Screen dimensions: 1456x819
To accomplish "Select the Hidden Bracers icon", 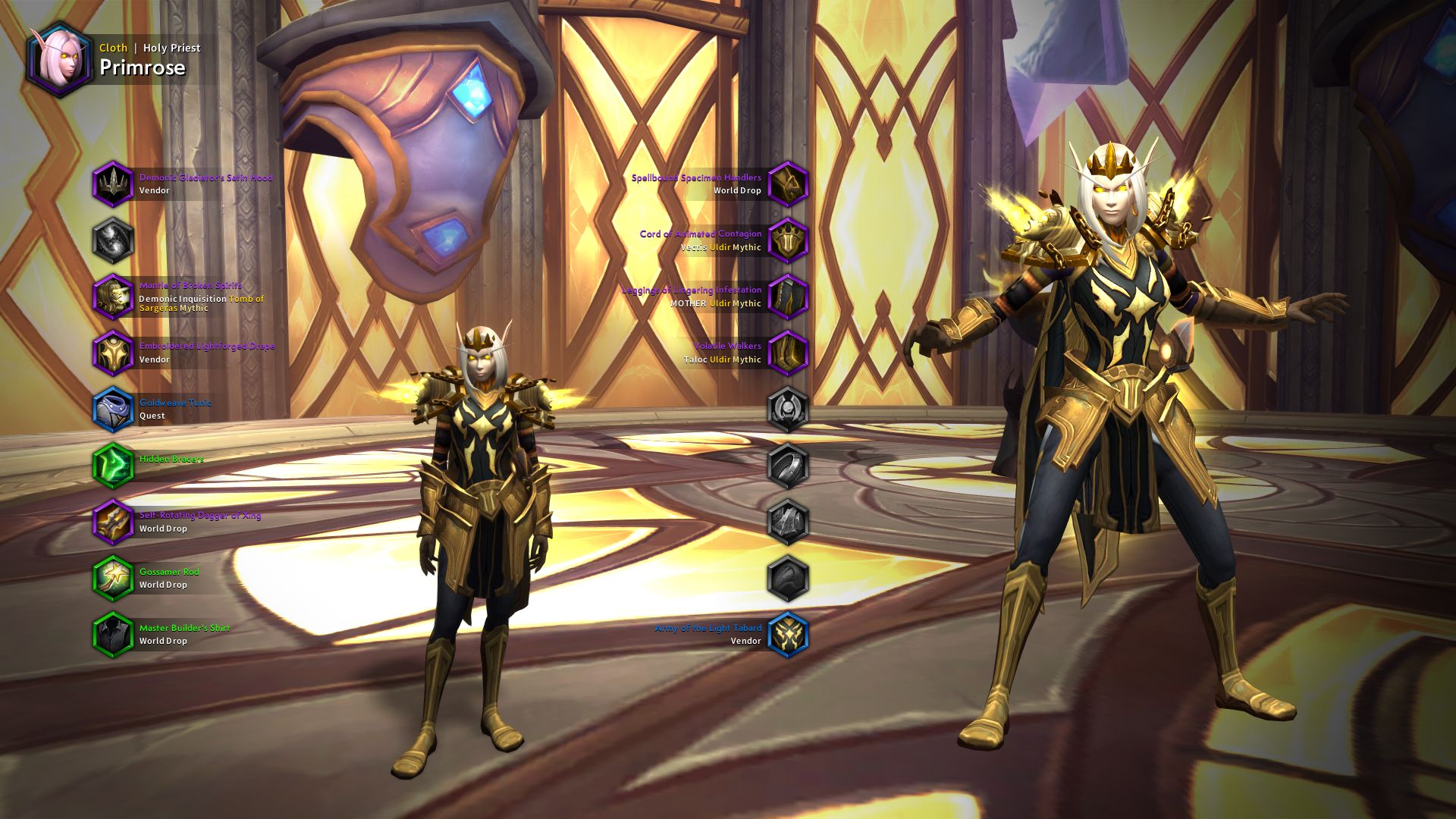I will click(114, 463).
